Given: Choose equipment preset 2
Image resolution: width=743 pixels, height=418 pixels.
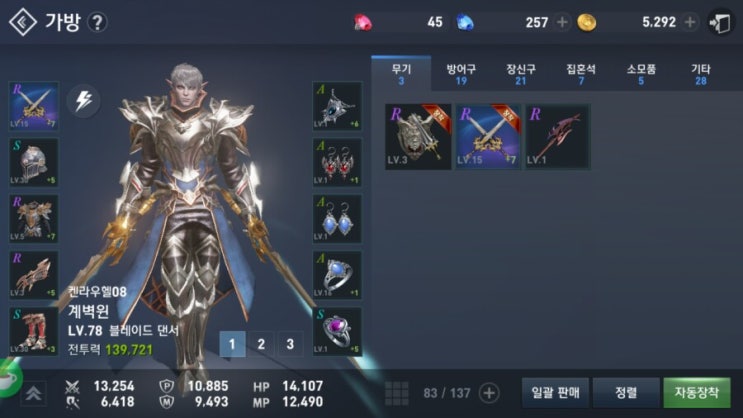Looking at the screenshot, I should point(261,345).
